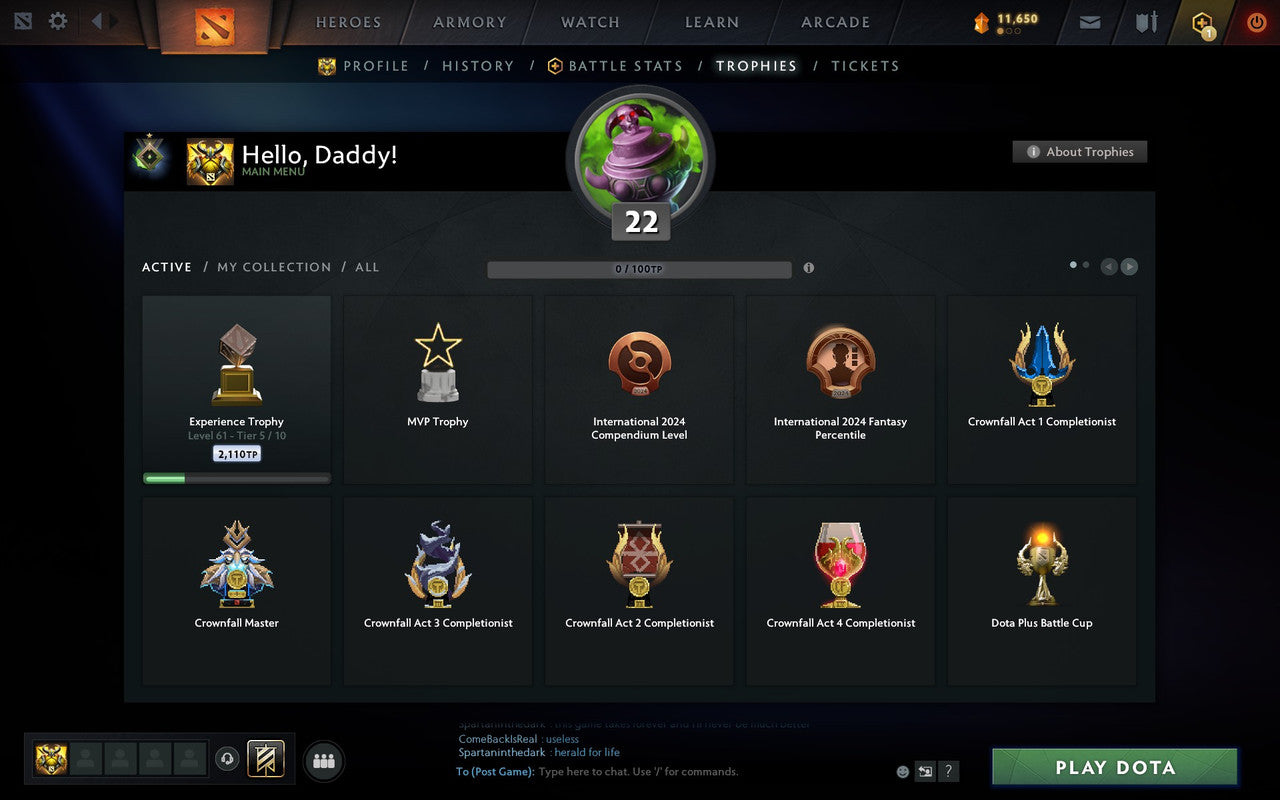1280x800 pixels.
Task: Click the Experience Trophy progress bar
Action: pos(236,478)
